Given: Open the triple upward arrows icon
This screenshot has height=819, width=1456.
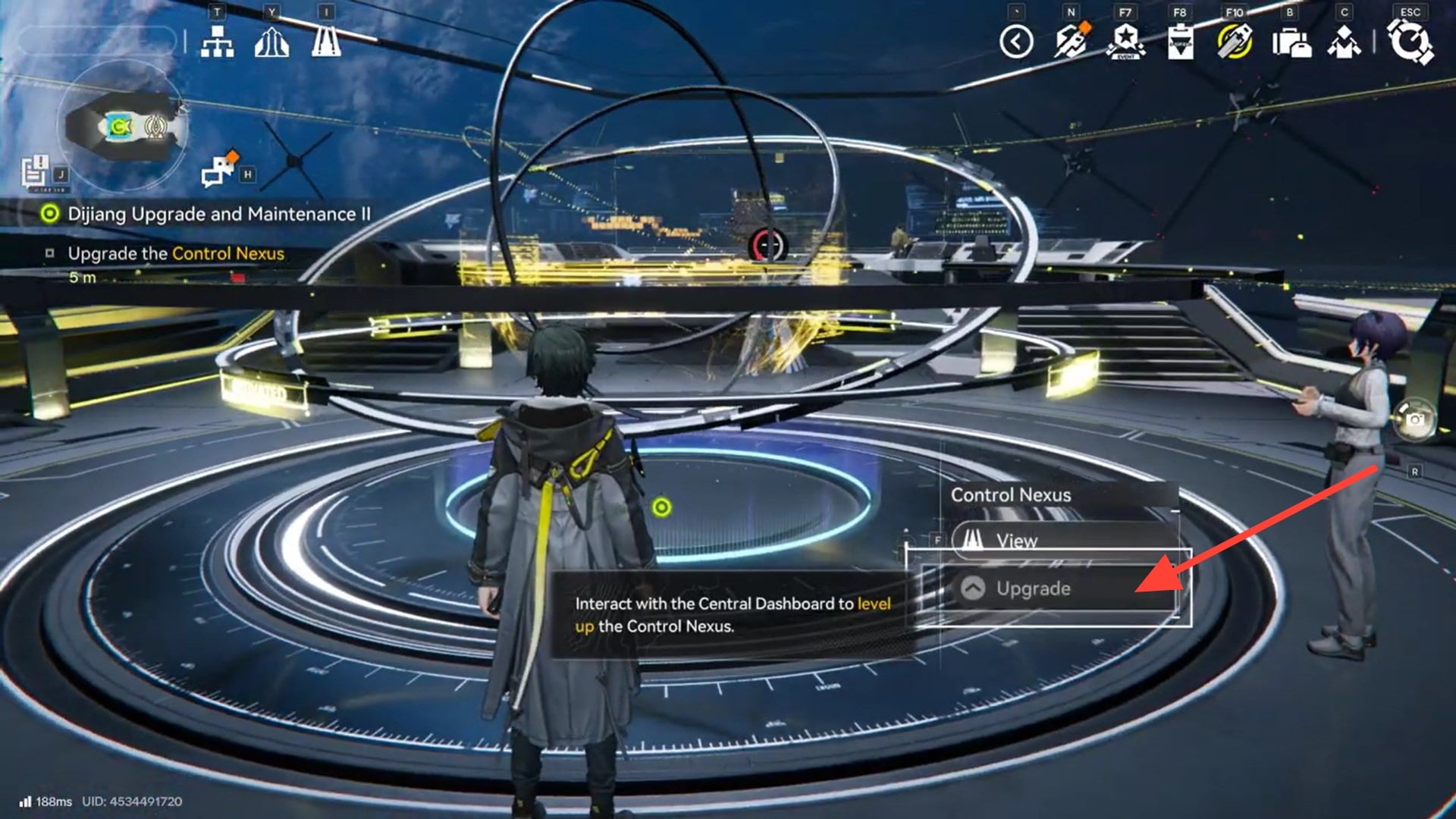Looking at the screenshot, I should pos(271,42).
